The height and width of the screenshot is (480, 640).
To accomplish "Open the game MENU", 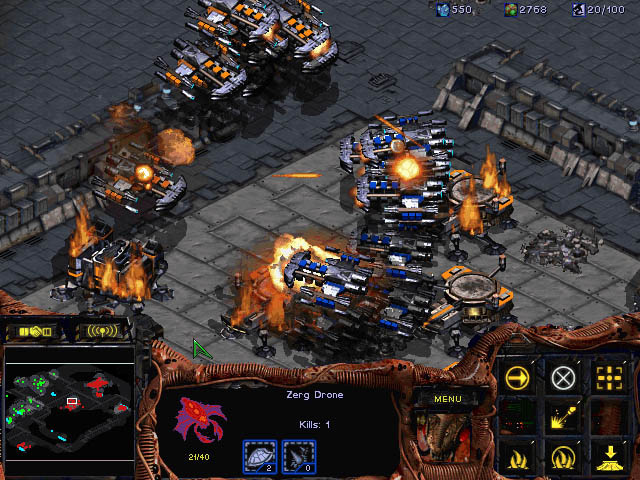I will pyautogui.click(x=447, y=398).
